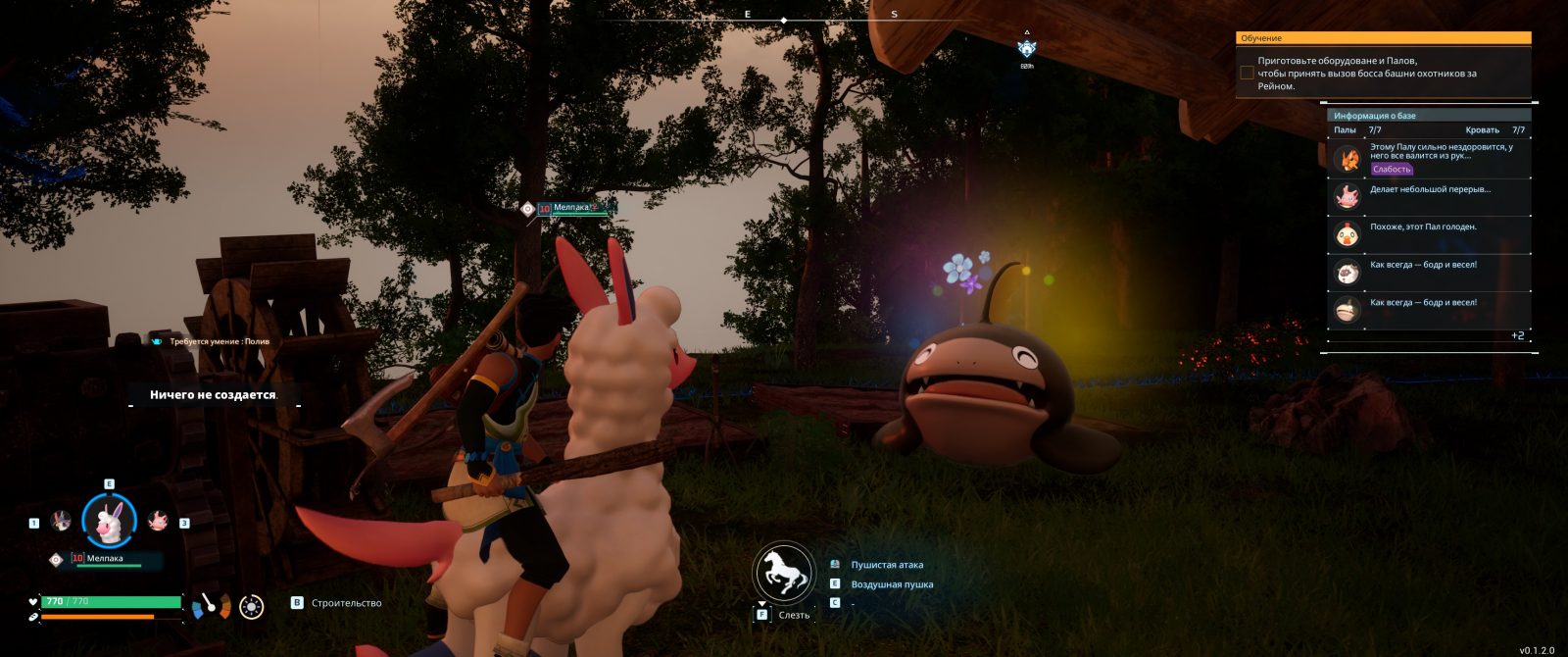Tick the tutorial objective checkbox
The height and width of the screenshot is (657, 1568).
click(1247, 73)
